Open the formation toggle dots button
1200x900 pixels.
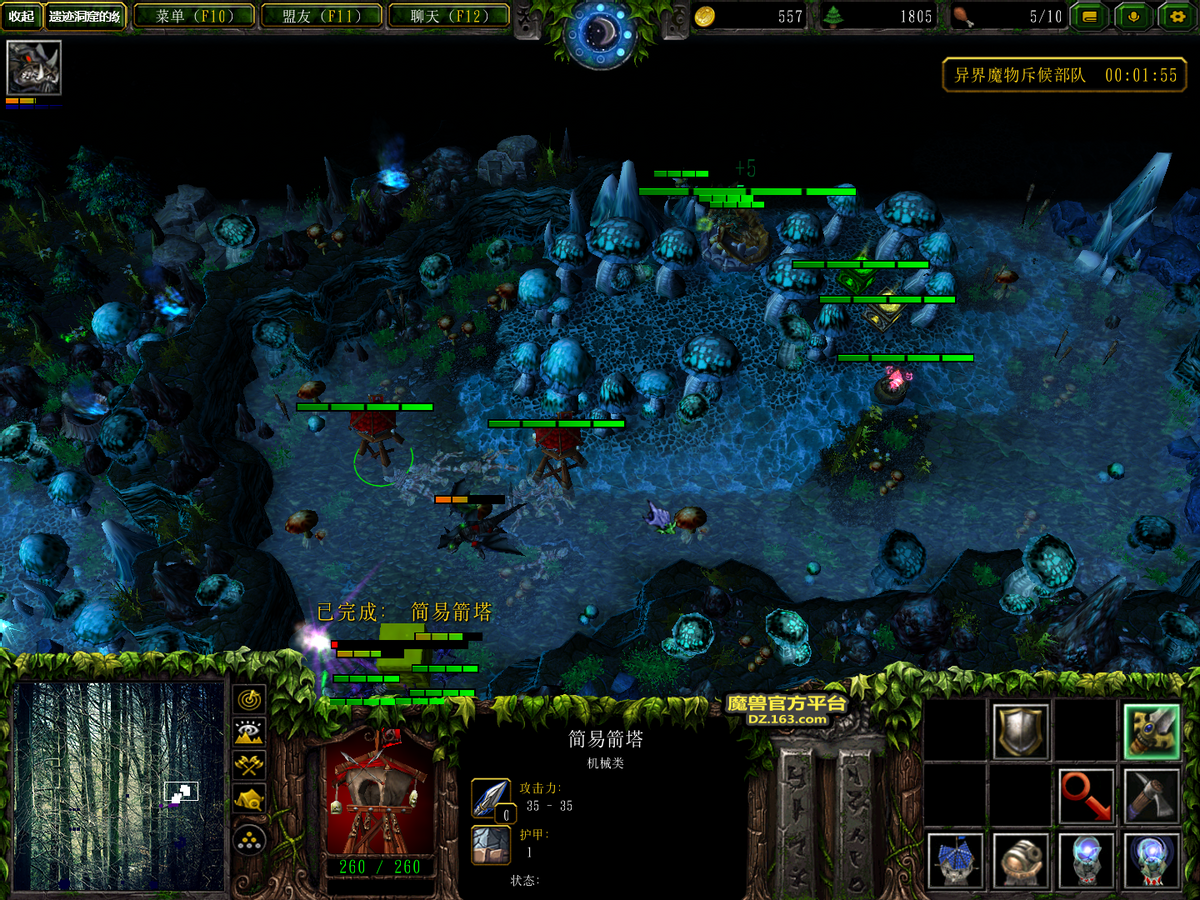[x=249, y=838]
